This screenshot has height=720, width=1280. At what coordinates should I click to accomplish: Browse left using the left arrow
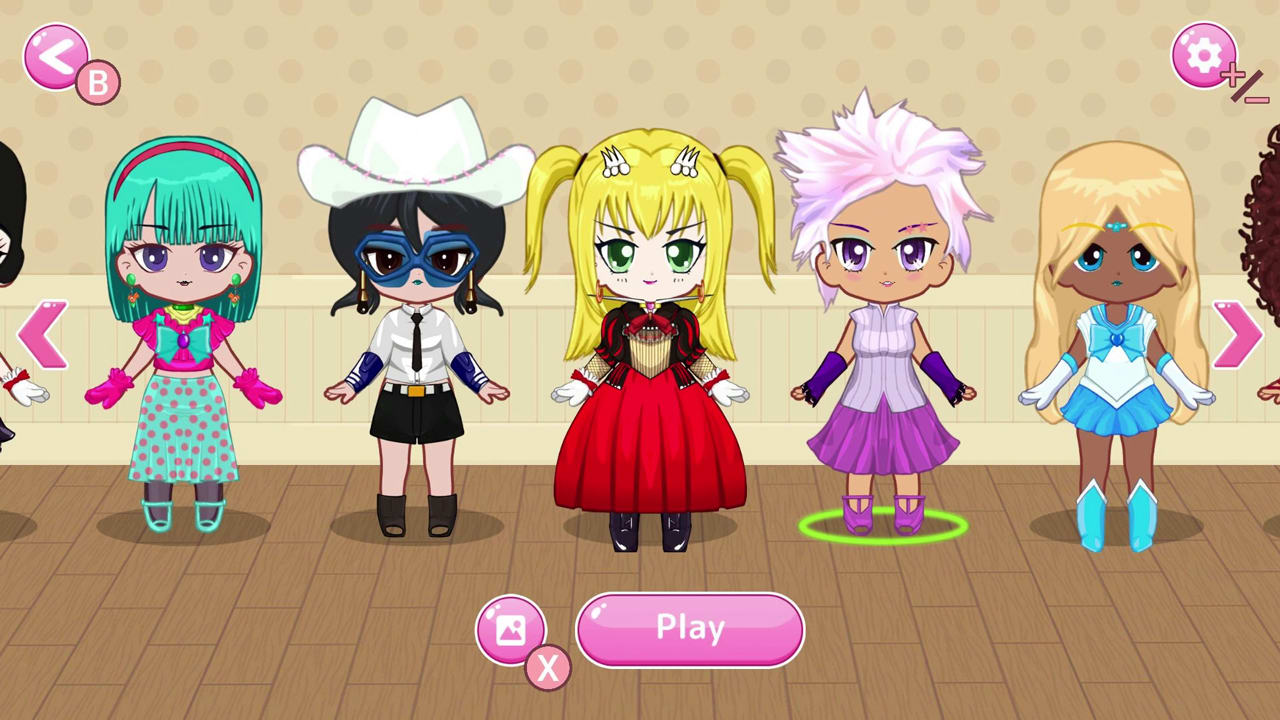[x=44, y=335]
